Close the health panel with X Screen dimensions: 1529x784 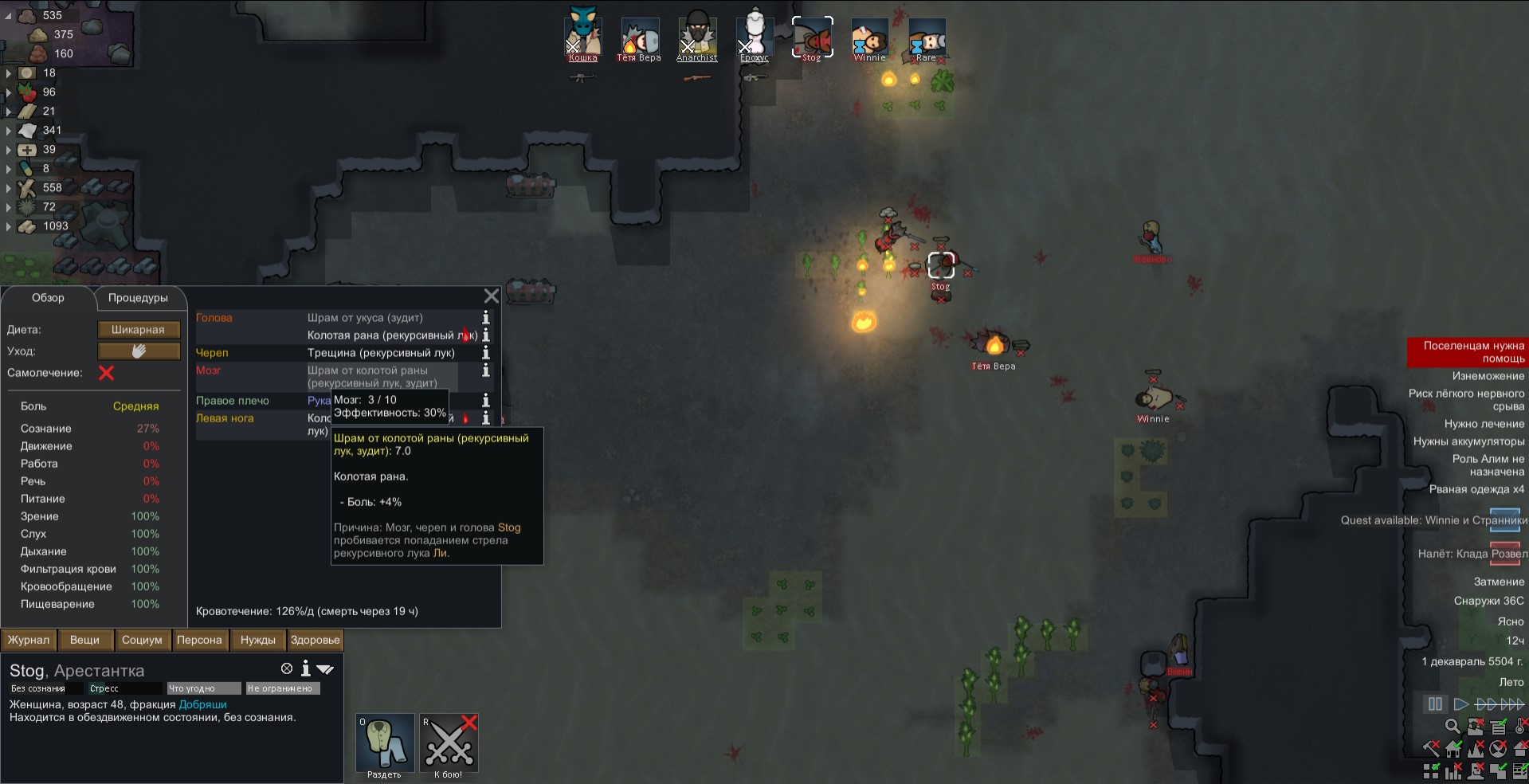click(492, 296)
